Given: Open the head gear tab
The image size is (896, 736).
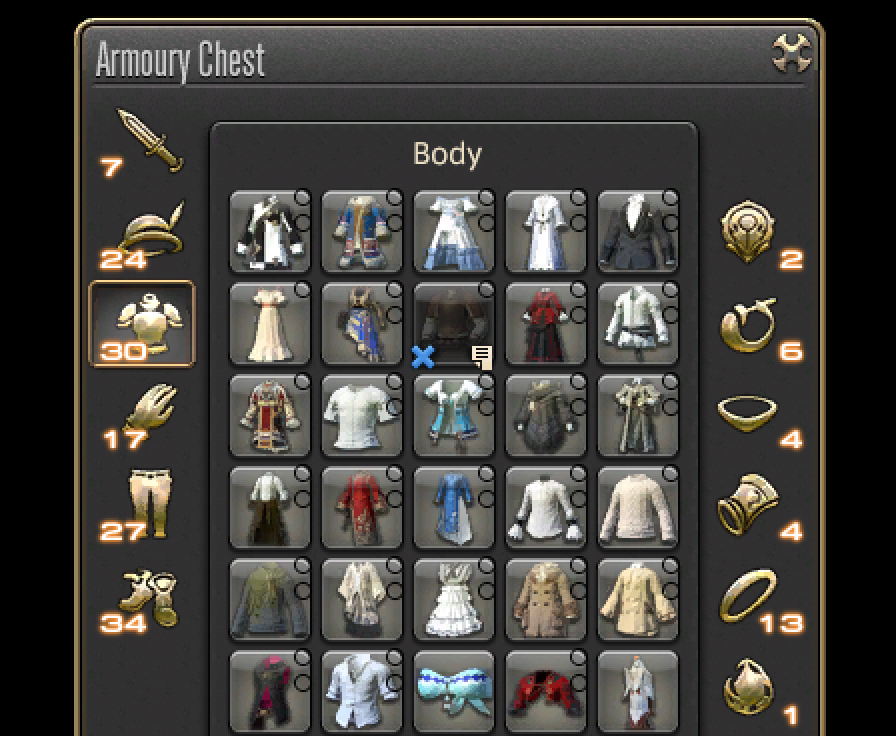Looking at the screenshot, I should [x=149, y=230].
